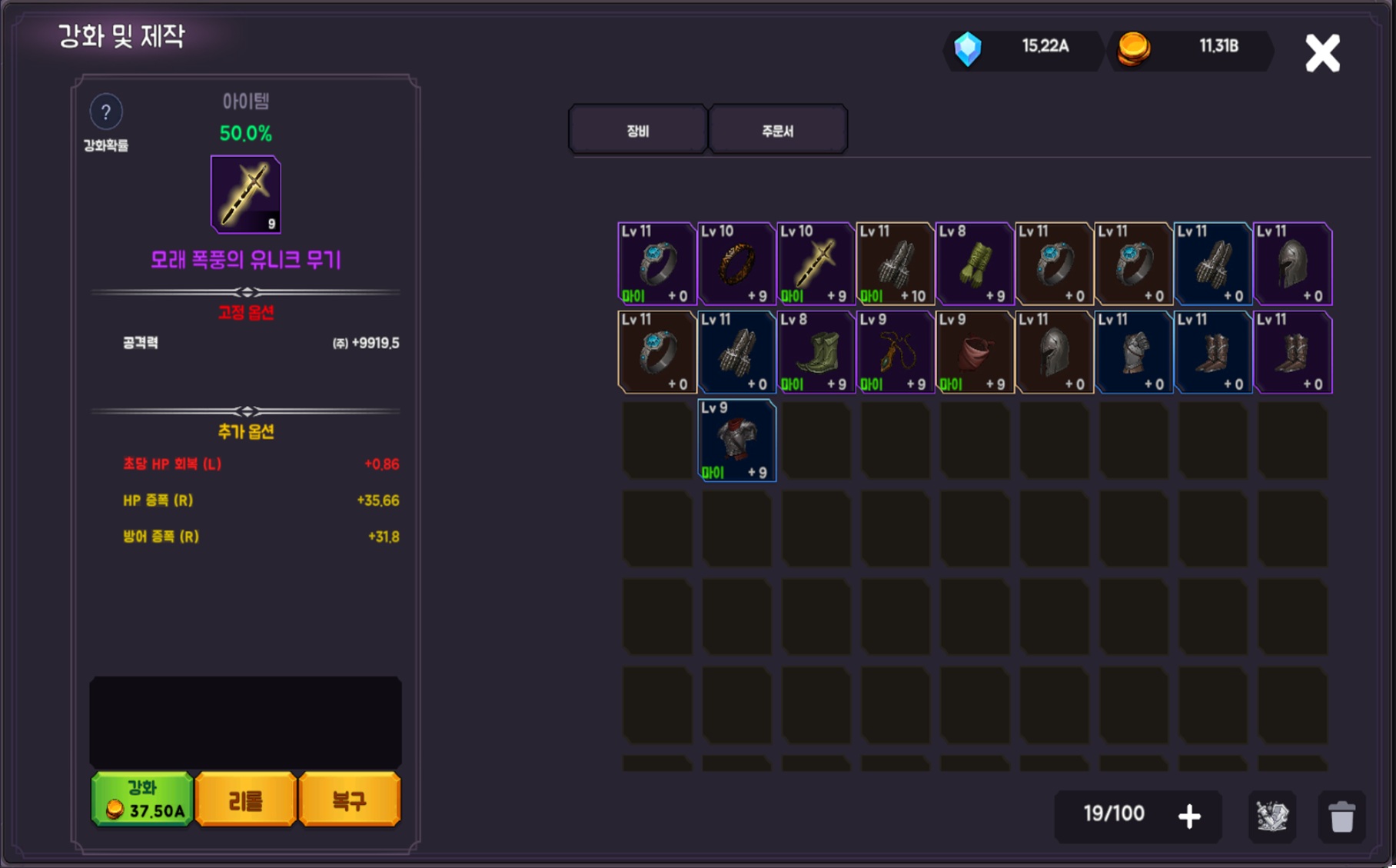
Task: Choose the 리롤 reroll button
Action: [246, 800]
